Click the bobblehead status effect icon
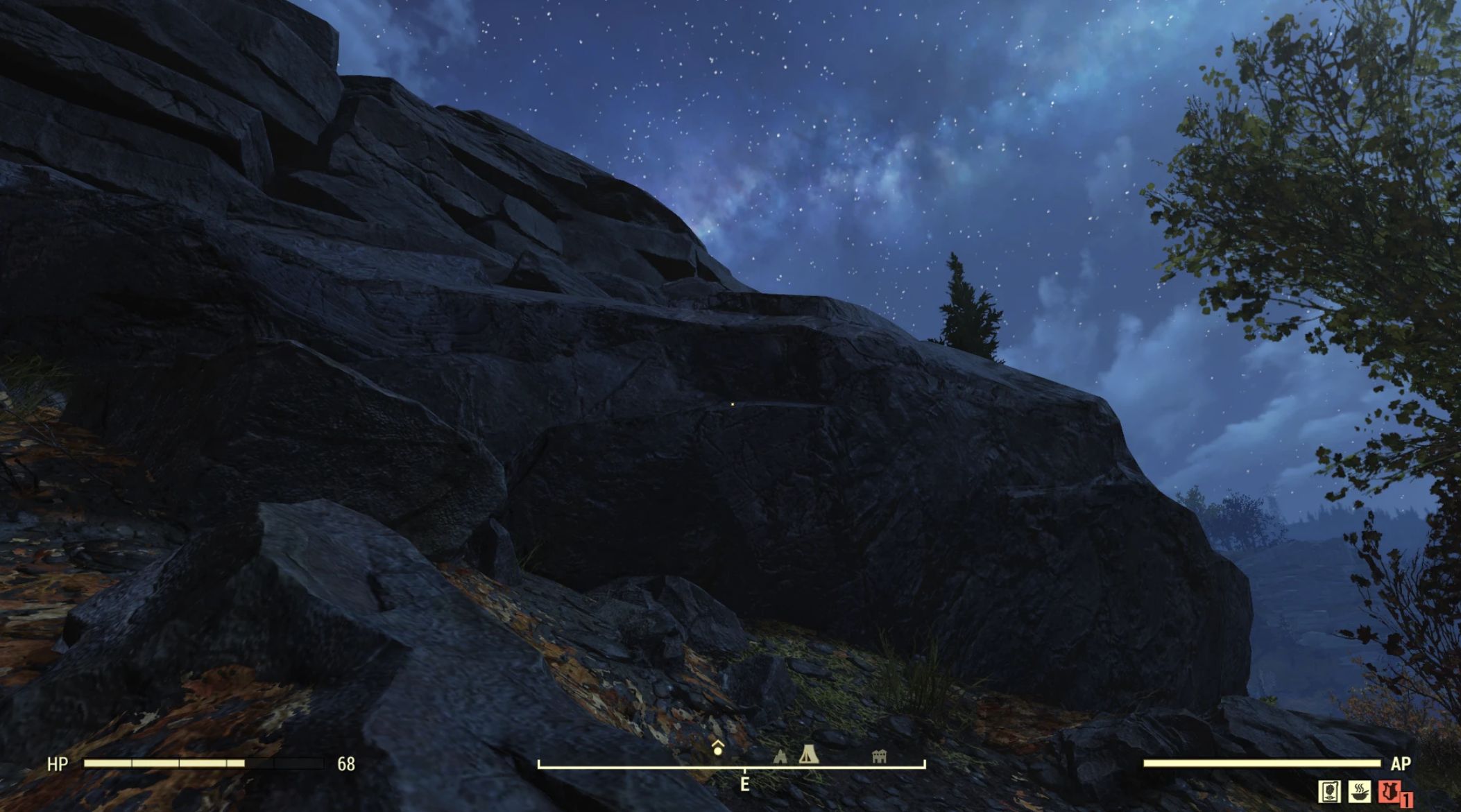Viewport: 1461px width, 812px height. coord(1330,791)
